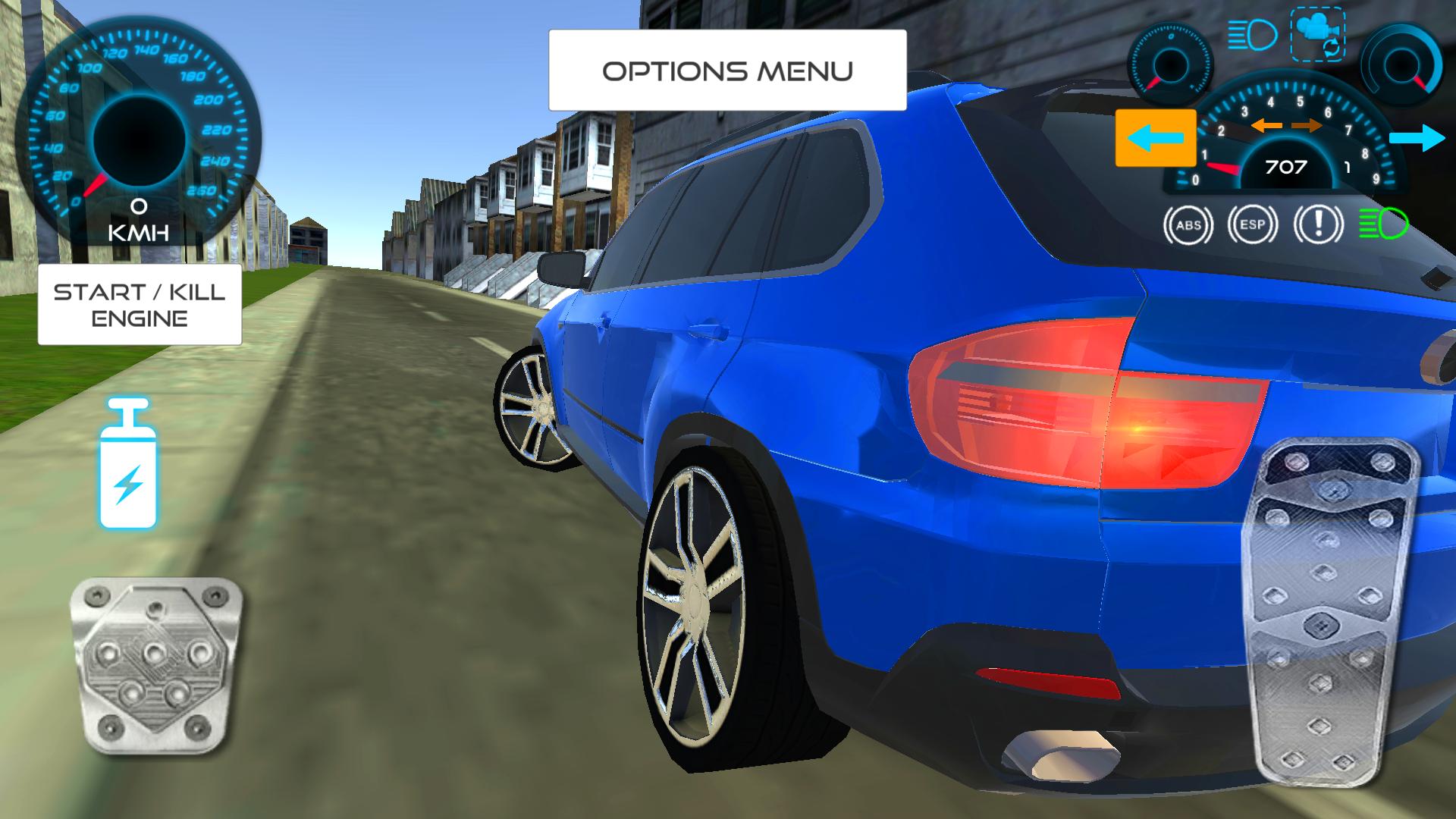The width and height of the screenshot is (1456, 819).
Task: Enable the hazard lights double arrows
Action: coord(1287,126)
